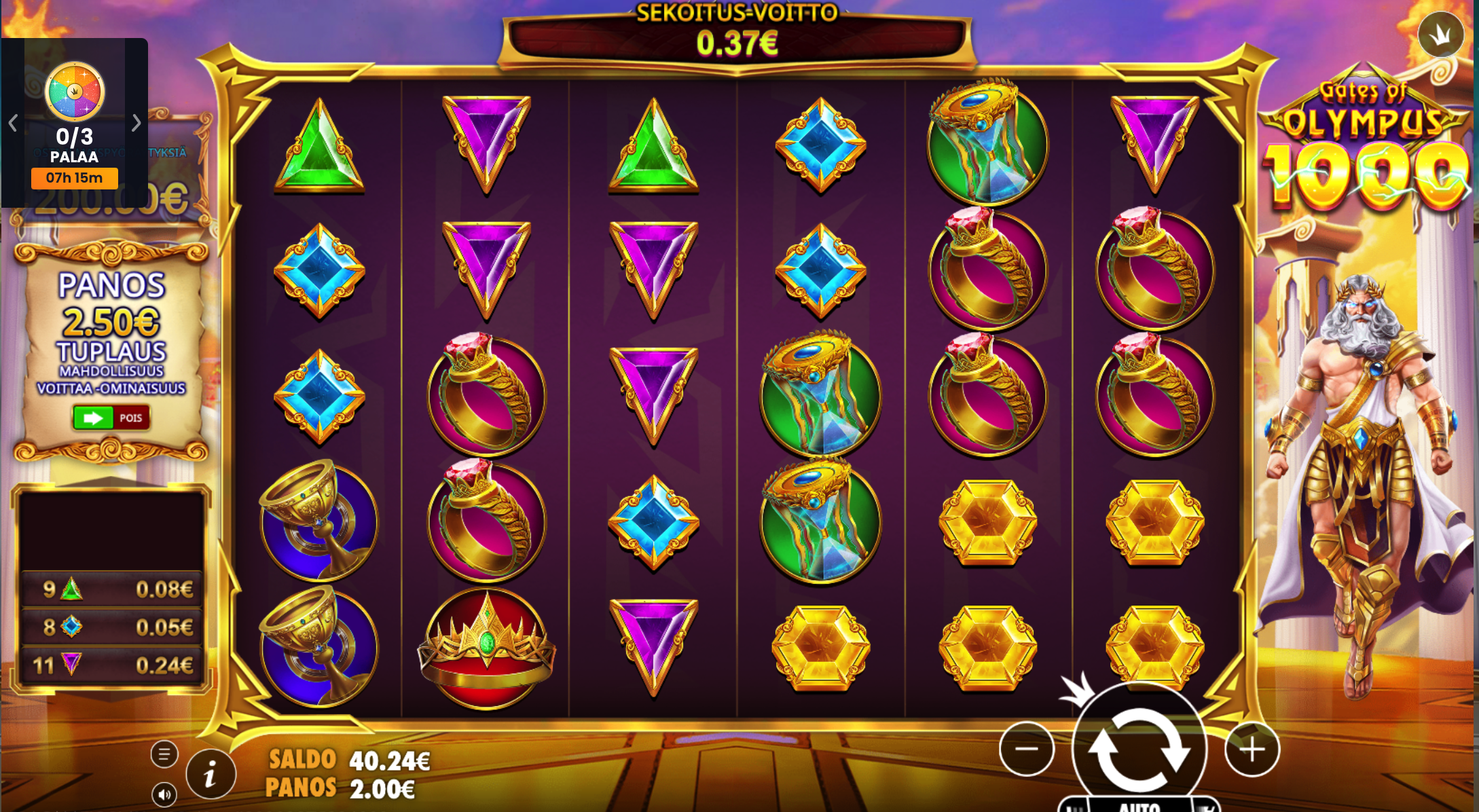
Task: Click the crown icon in the top corner
Action: [x=1440, y=34]
